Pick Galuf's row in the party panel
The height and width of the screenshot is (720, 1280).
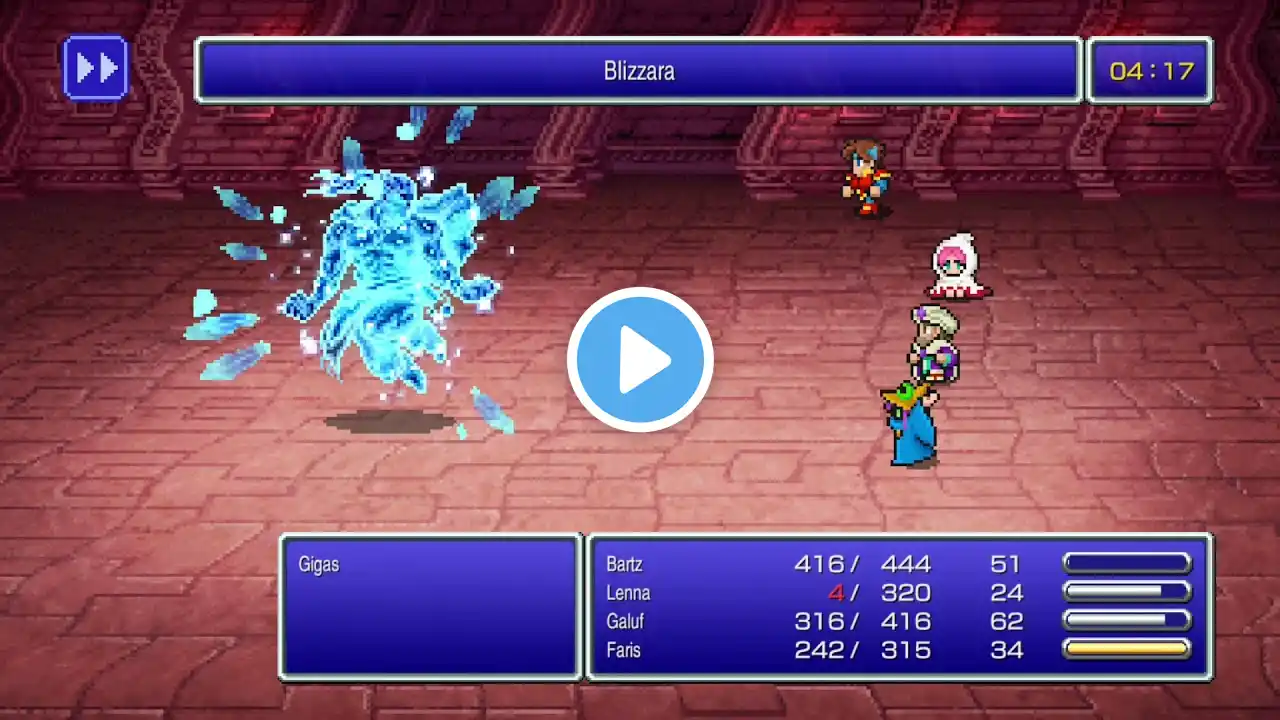(x=625, y=622)
